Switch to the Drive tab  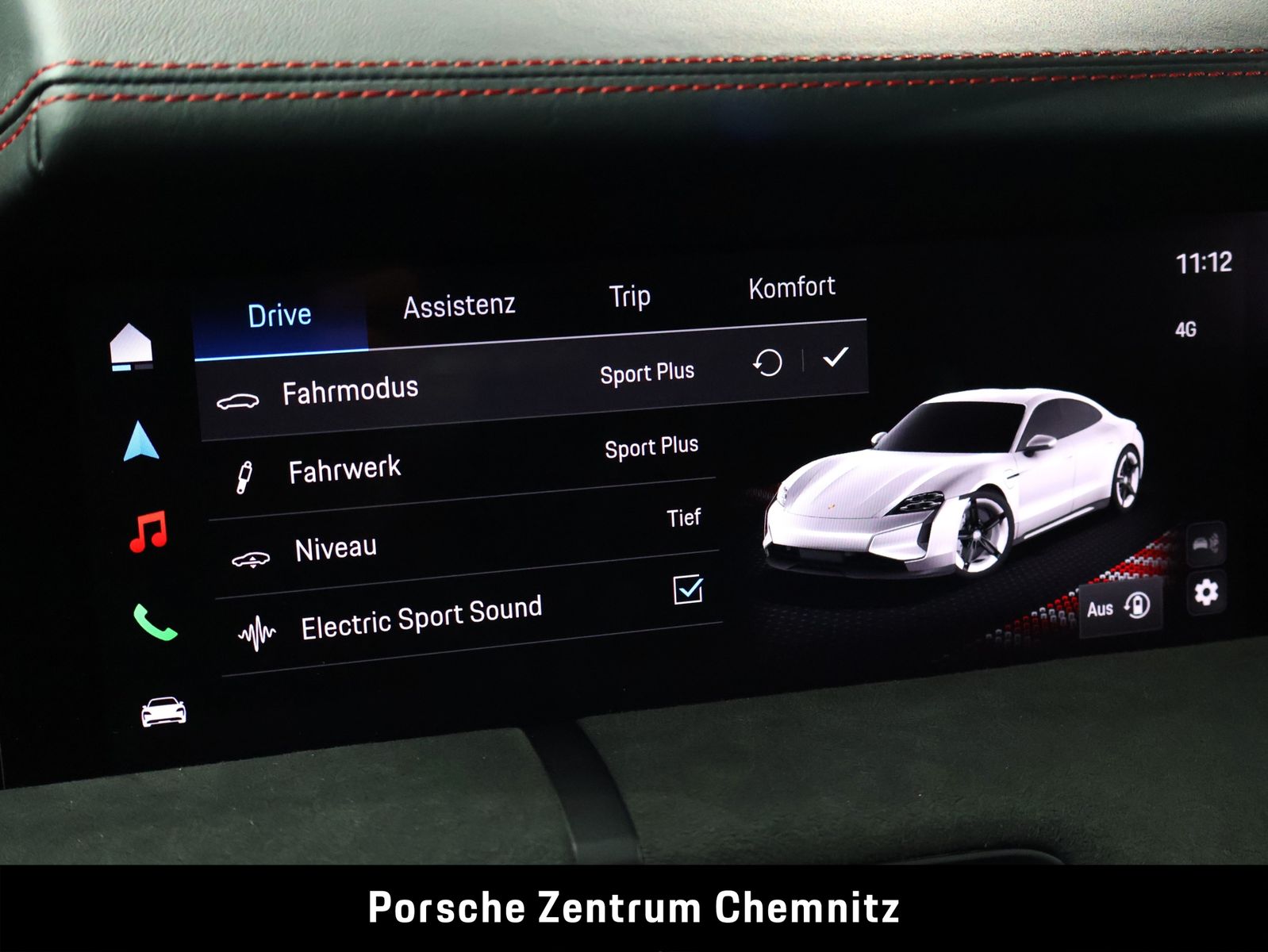coord(279,316)
